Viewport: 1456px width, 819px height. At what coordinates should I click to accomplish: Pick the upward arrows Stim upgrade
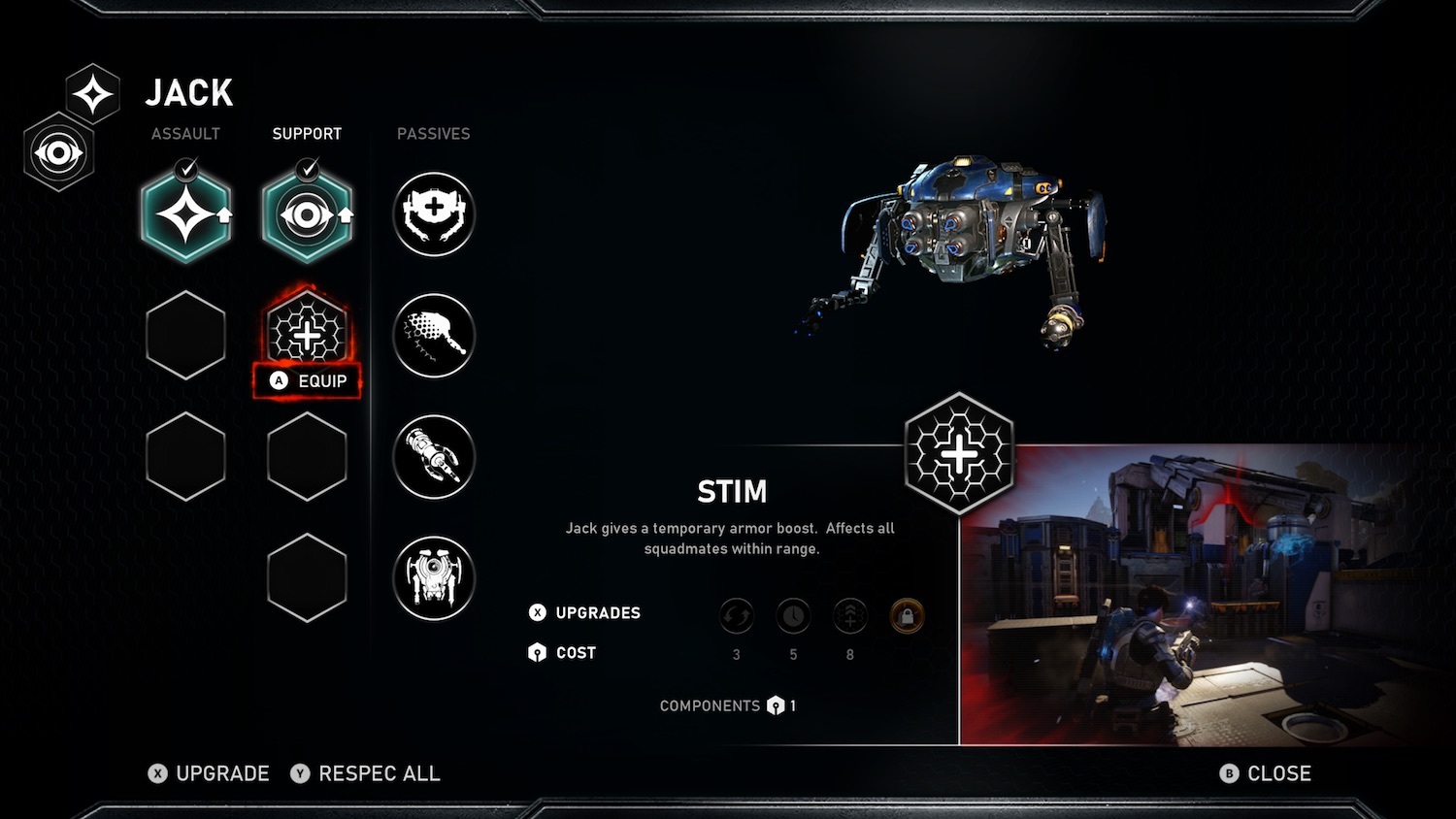pyautogui.click(x=850, y=615)
